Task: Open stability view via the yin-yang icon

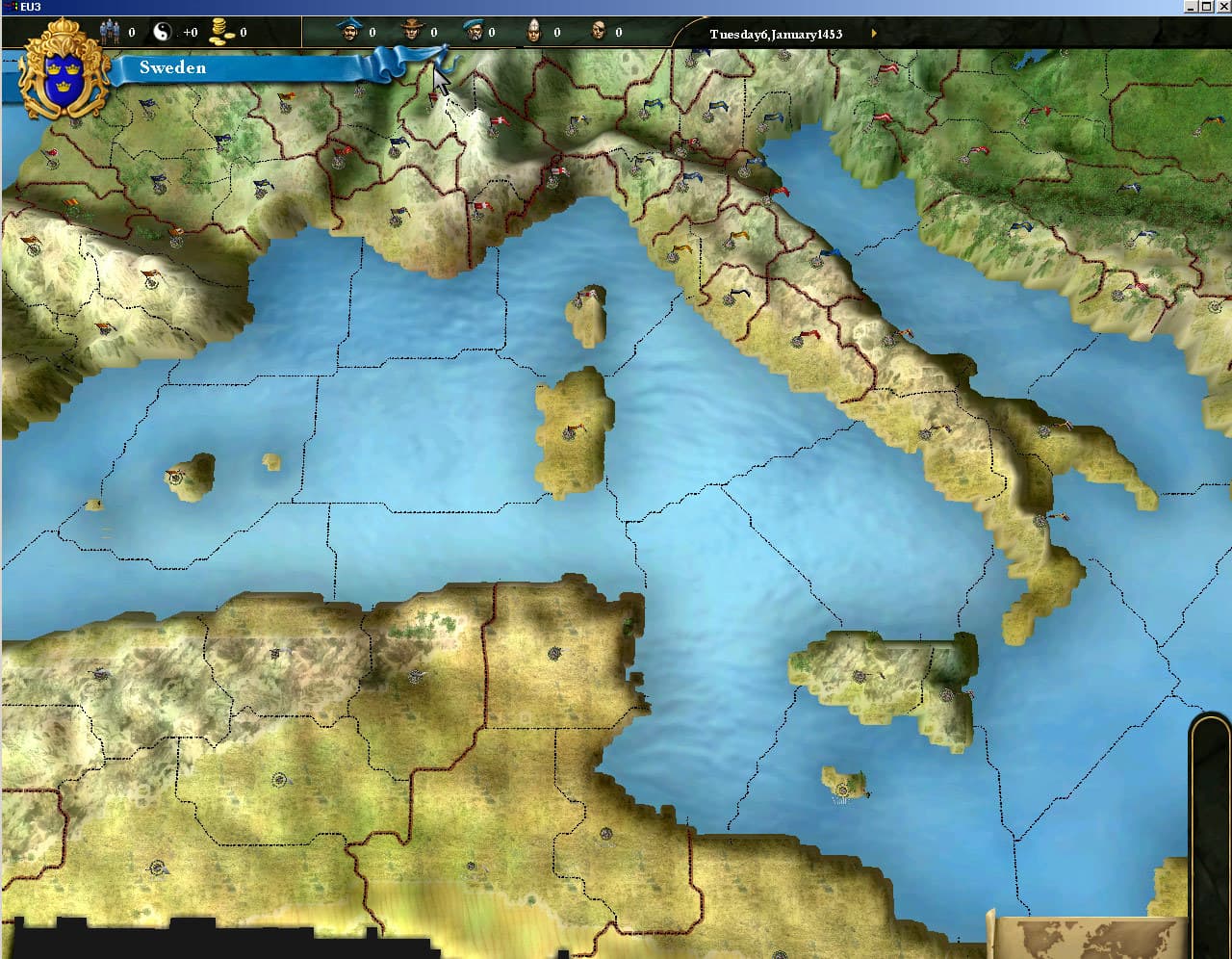Action: tap(164, 30)
